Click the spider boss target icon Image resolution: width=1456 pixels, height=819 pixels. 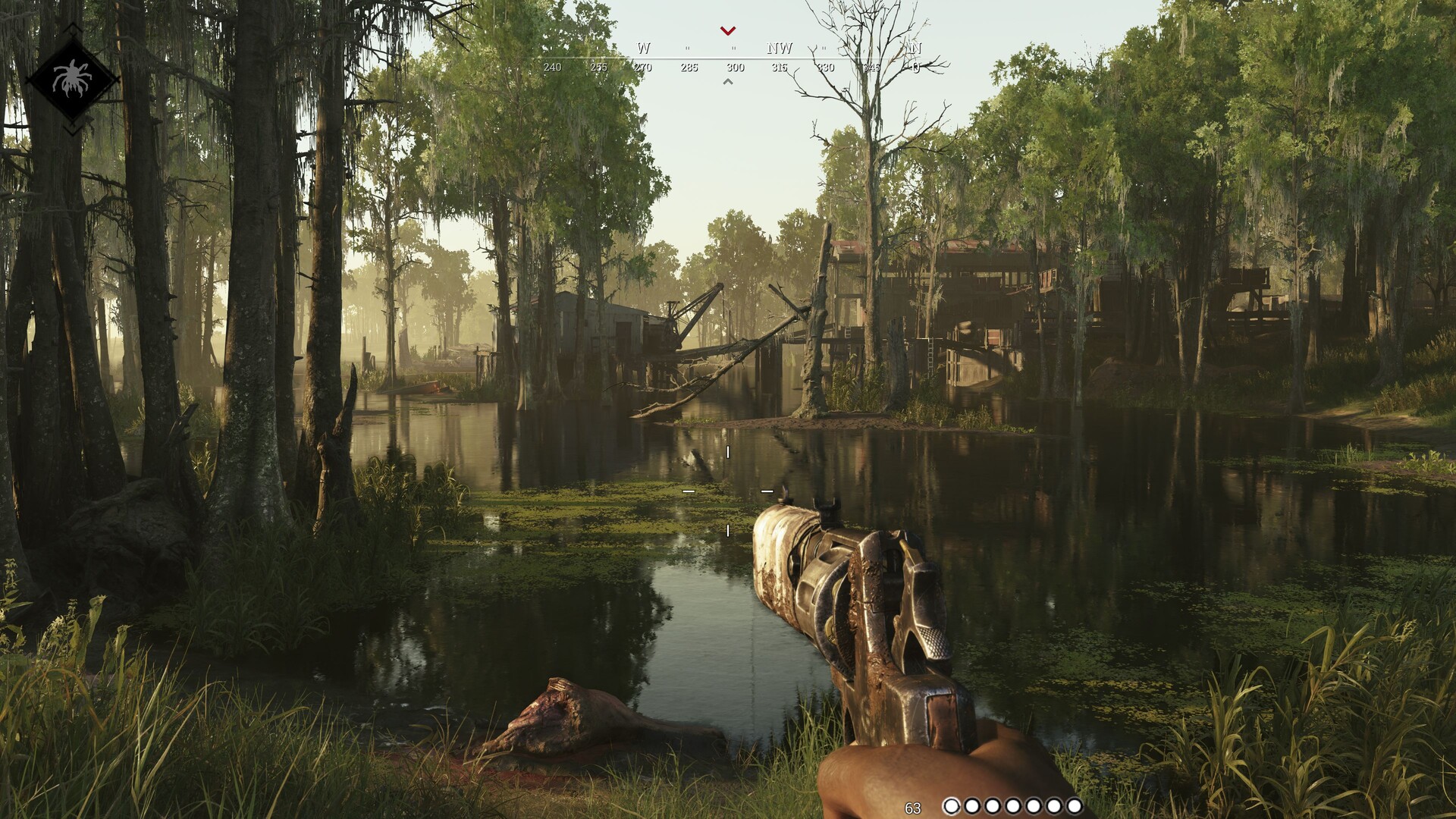[72, 78]
